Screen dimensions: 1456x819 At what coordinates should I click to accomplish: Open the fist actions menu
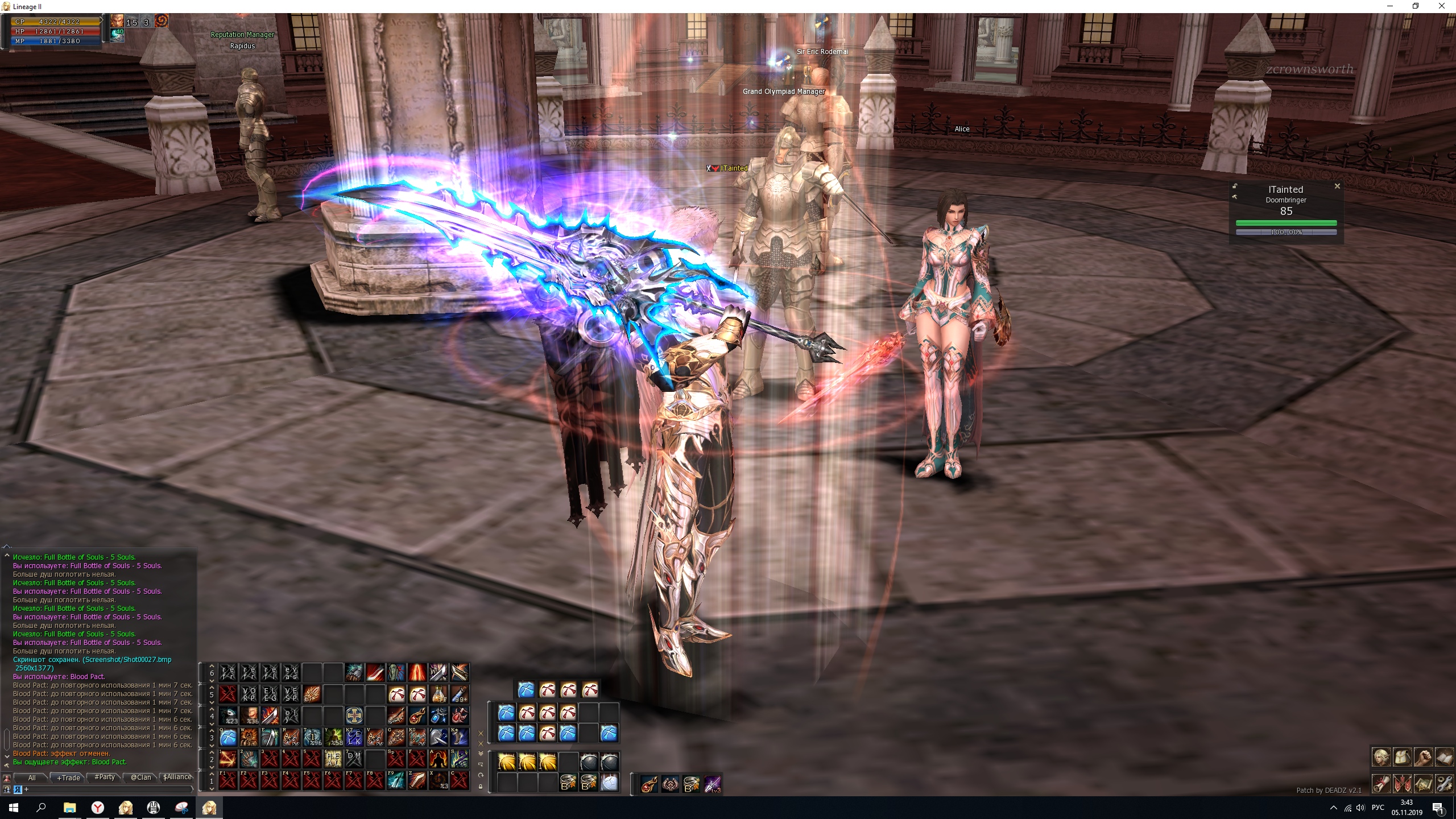tap(1424, 758)
